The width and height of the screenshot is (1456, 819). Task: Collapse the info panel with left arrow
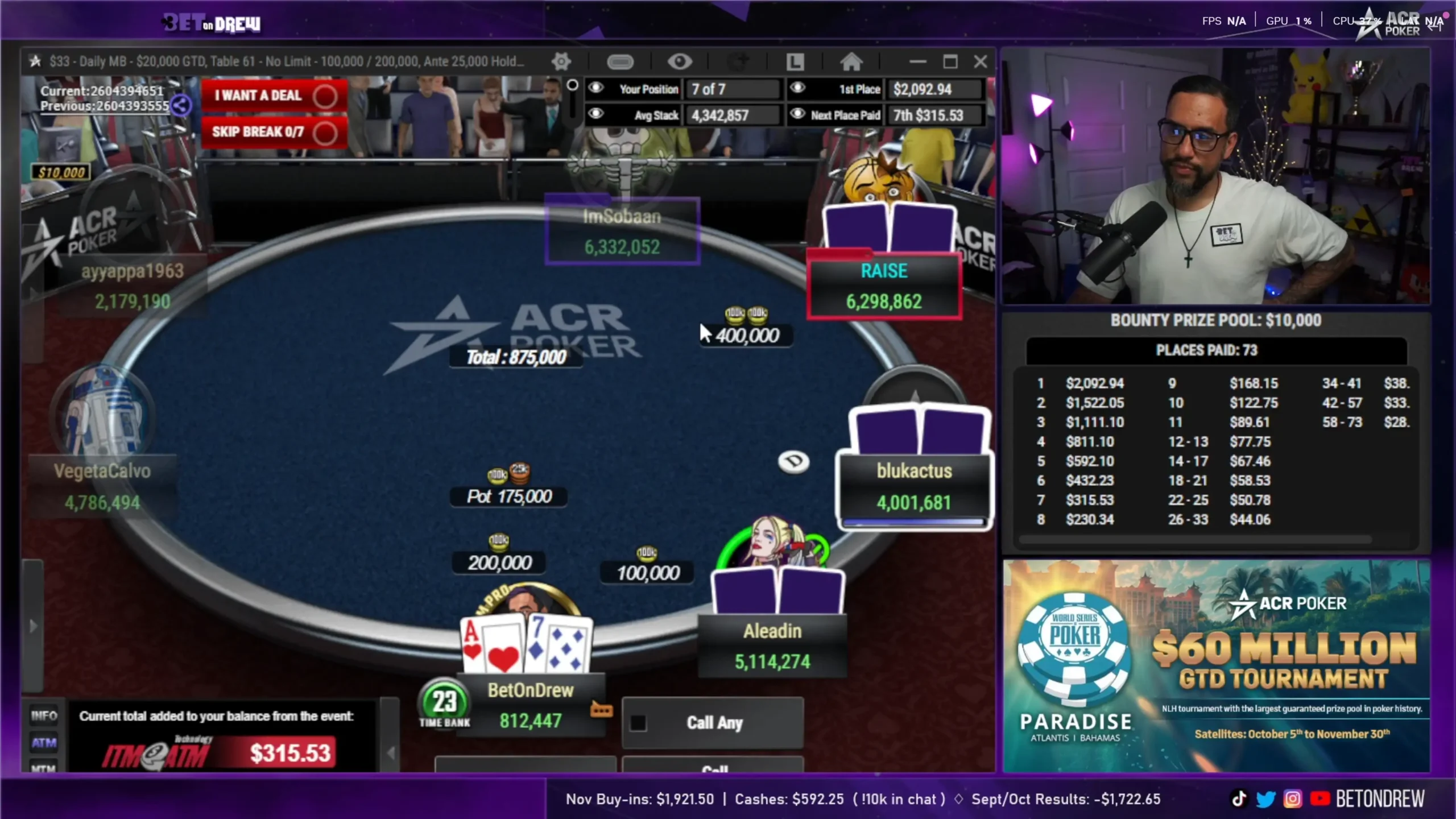pyautogui.click(x=390, y=753)
